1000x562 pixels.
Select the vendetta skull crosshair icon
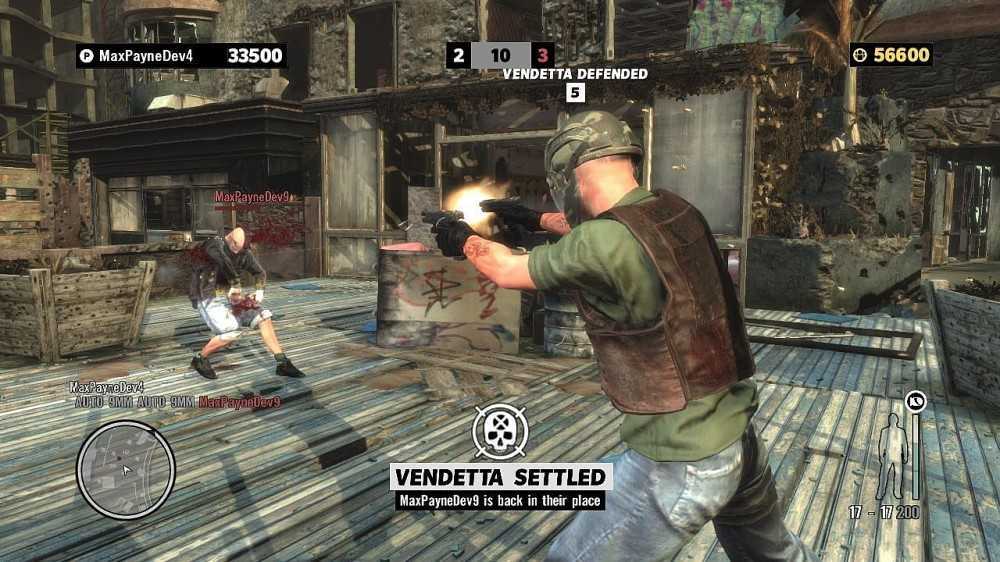click(499, 432)
